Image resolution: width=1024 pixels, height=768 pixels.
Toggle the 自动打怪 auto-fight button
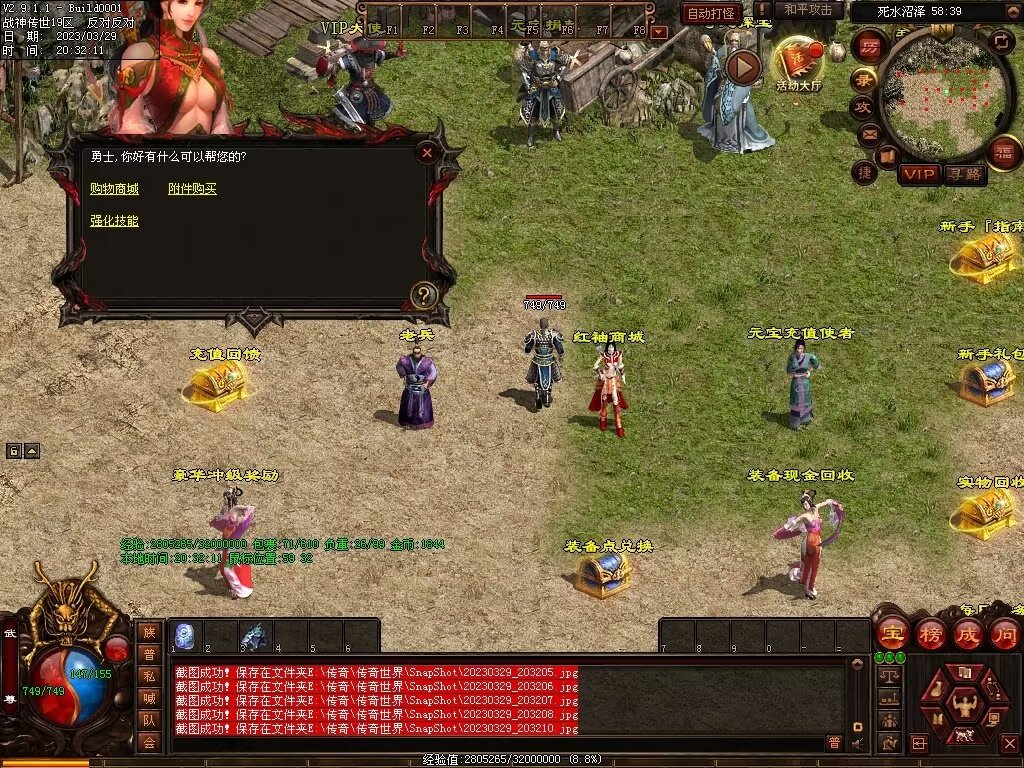coord(711,13)
